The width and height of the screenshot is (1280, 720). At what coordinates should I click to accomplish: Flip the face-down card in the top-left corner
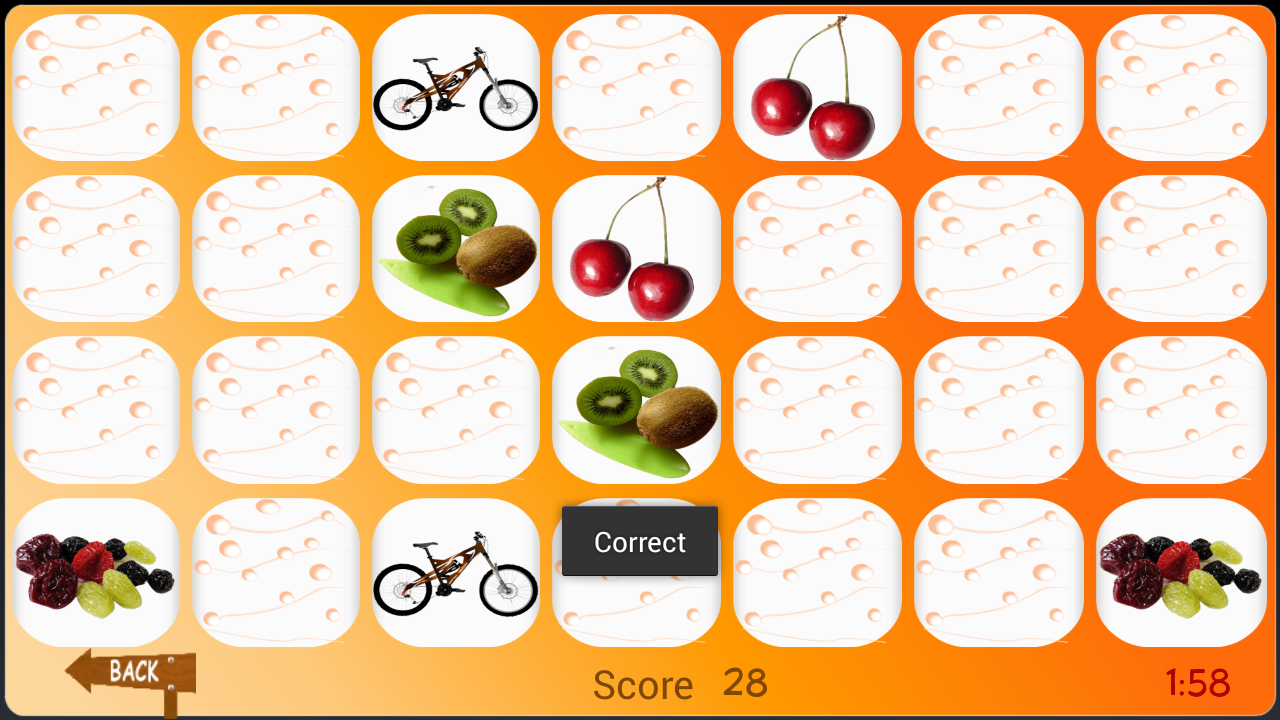[x=97, y=87]
